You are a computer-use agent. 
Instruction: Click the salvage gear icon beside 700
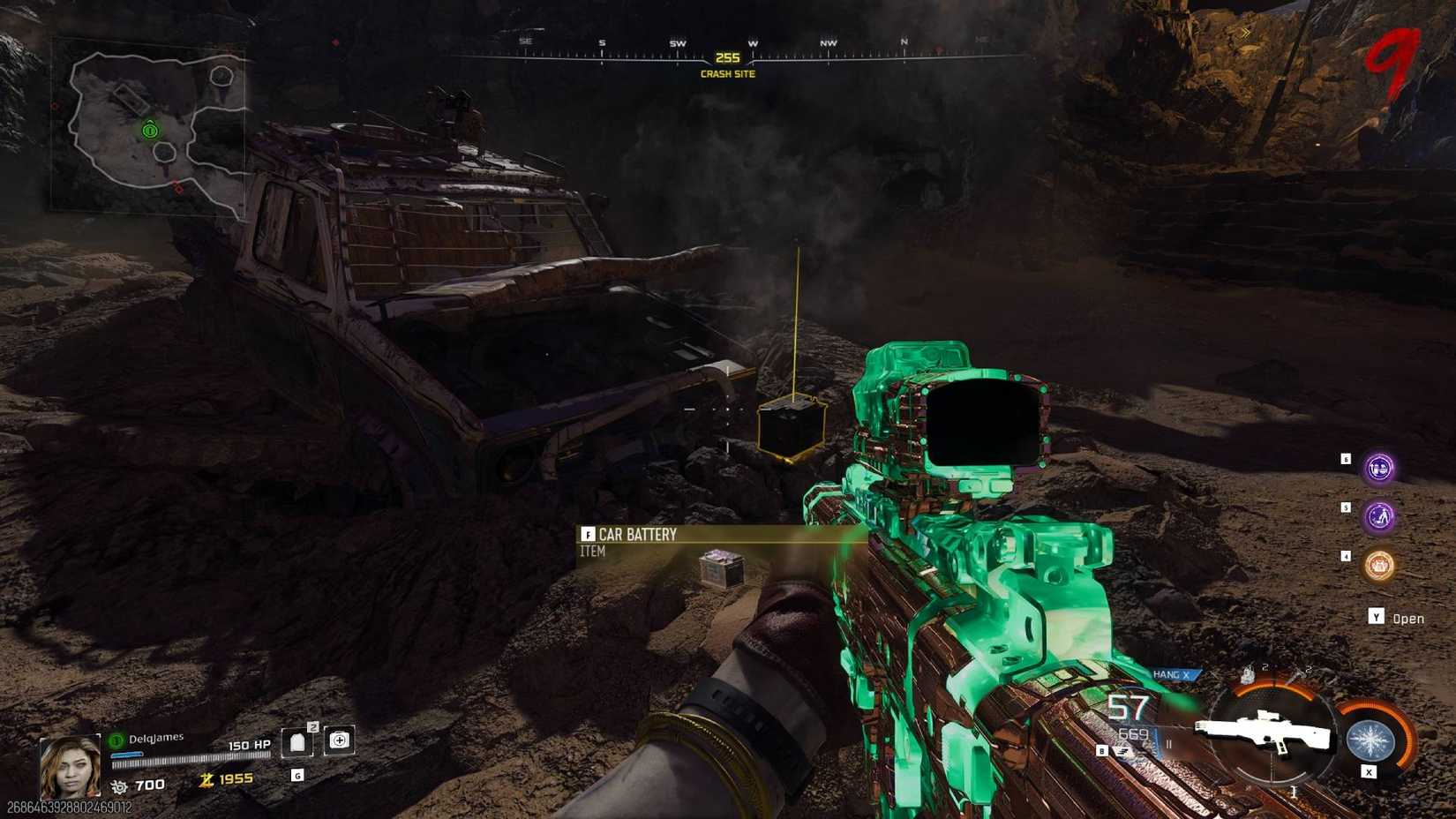tap(118, 786)
